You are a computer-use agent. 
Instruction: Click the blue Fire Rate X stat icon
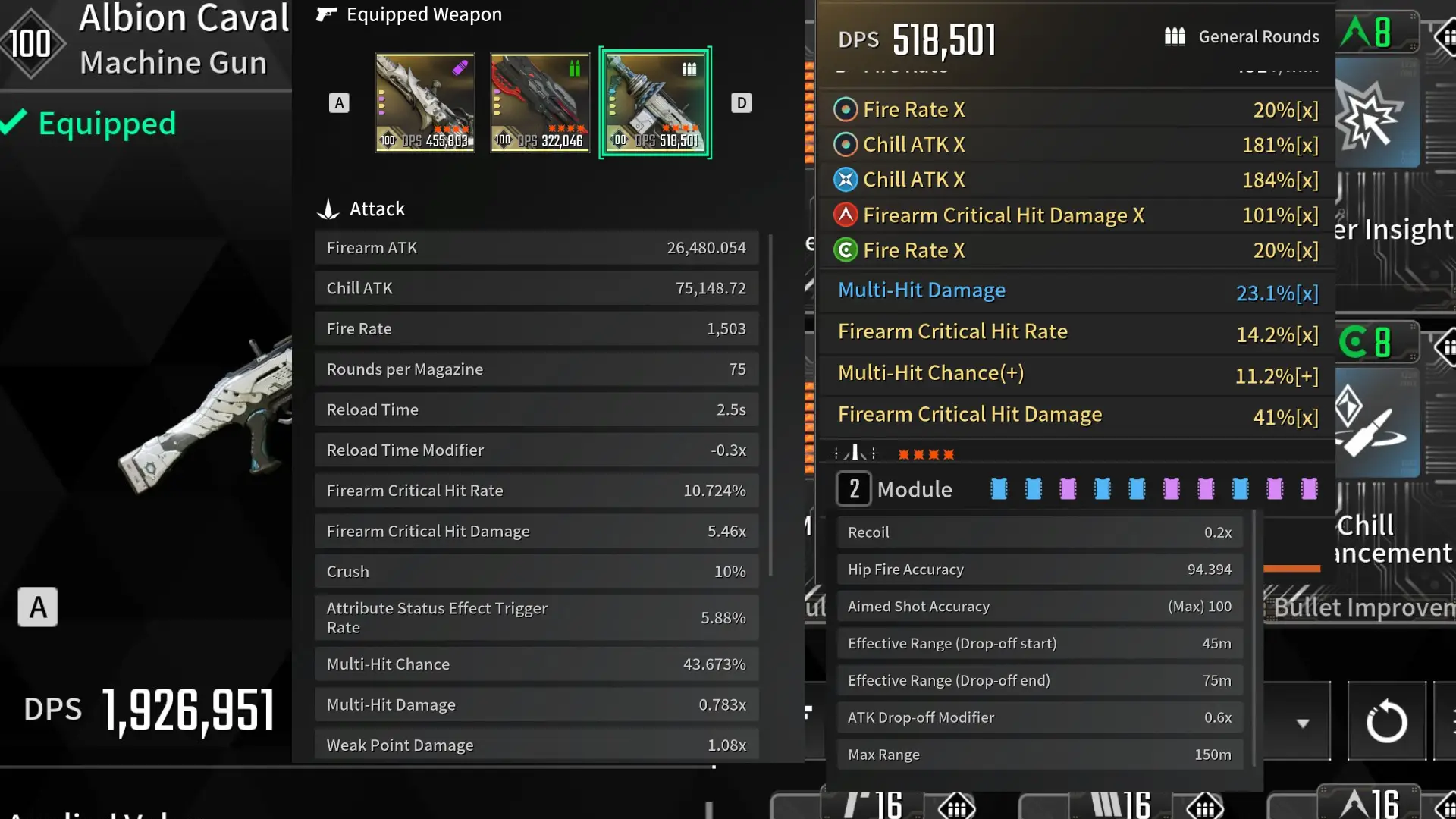pyautogui.click(x=846, y=109)
